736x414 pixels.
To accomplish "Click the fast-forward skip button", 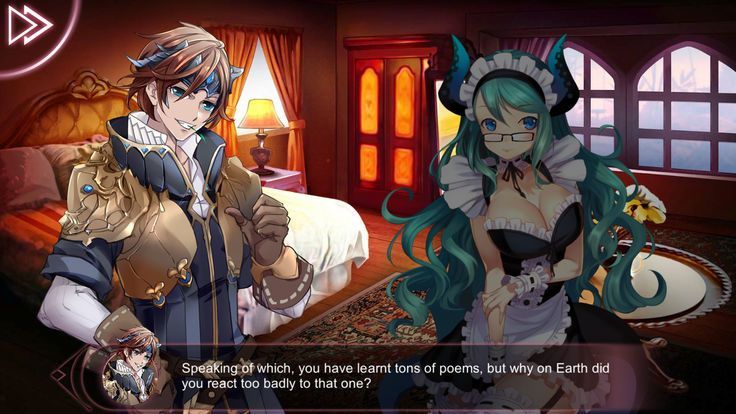I will click(x=29, y=26).
